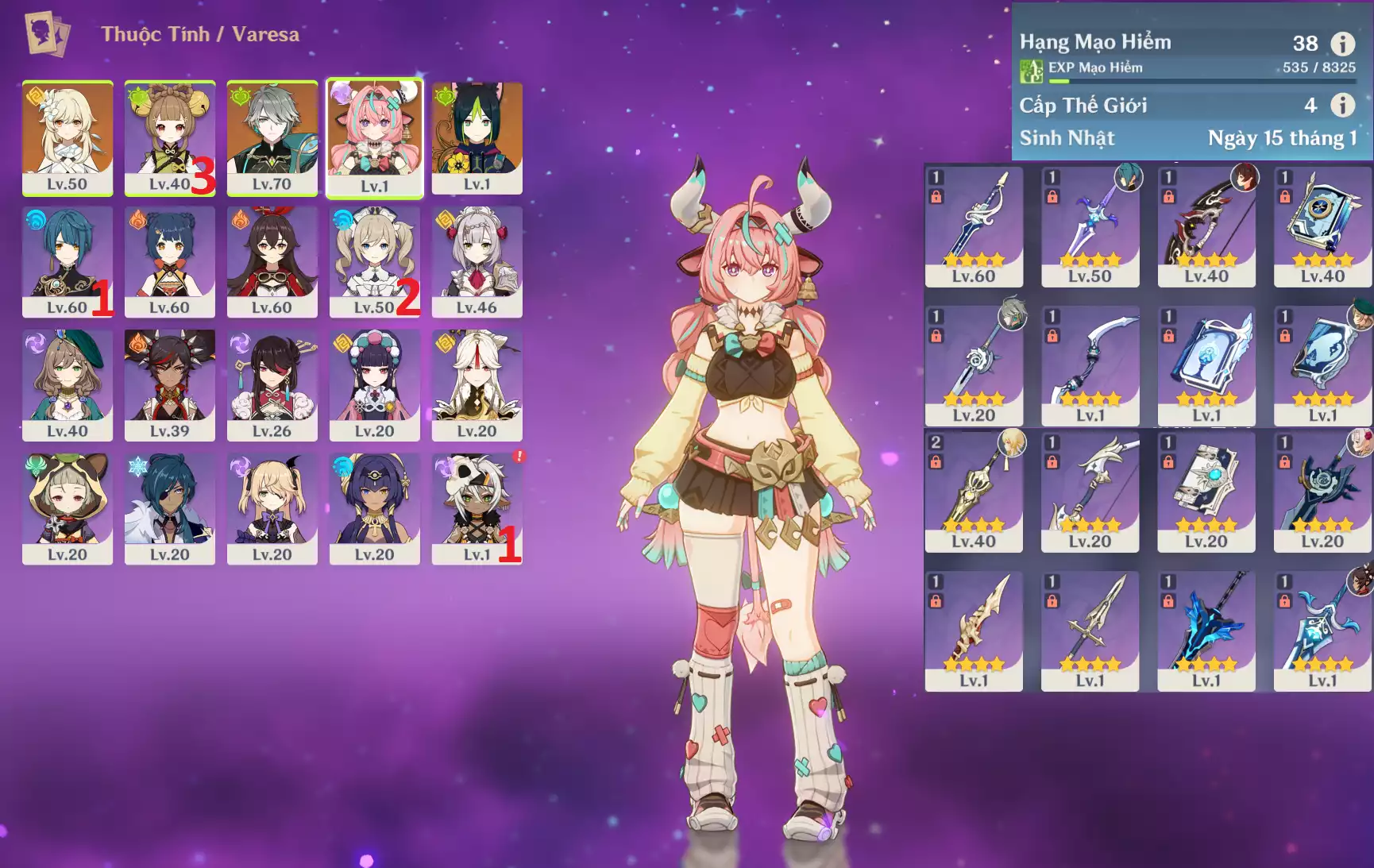Choose the blonde Traveler portrait at Lv.50
Screen dimensions: 1374x868
[x=68, y=137]
